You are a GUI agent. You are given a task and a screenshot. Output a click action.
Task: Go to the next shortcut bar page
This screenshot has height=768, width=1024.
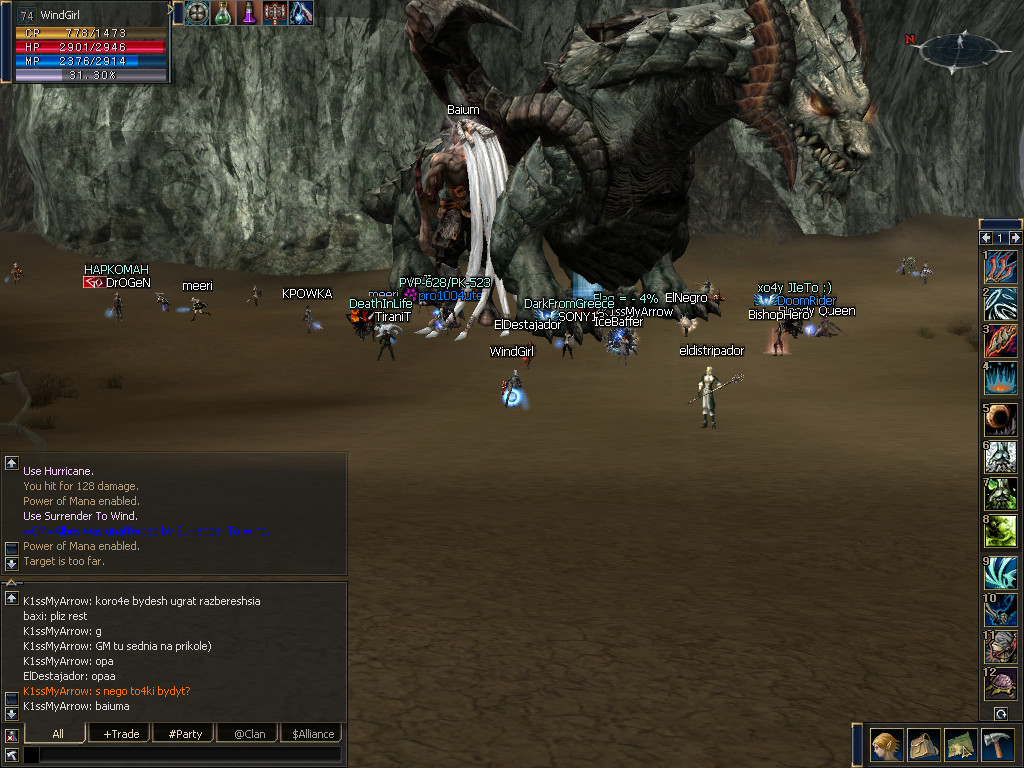pos(1014,238)
